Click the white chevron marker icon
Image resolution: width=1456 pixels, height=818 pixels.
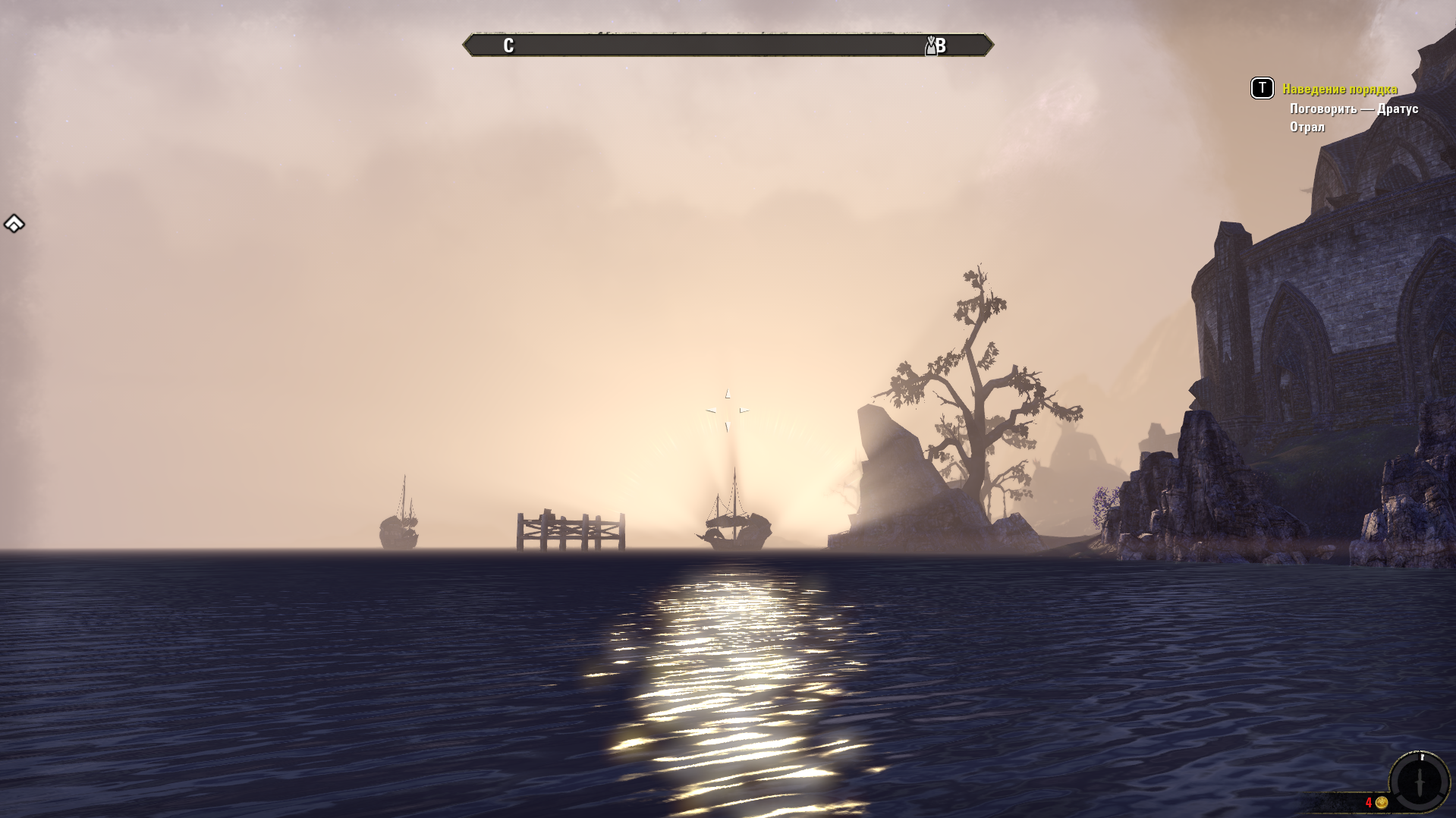[14, 224]
